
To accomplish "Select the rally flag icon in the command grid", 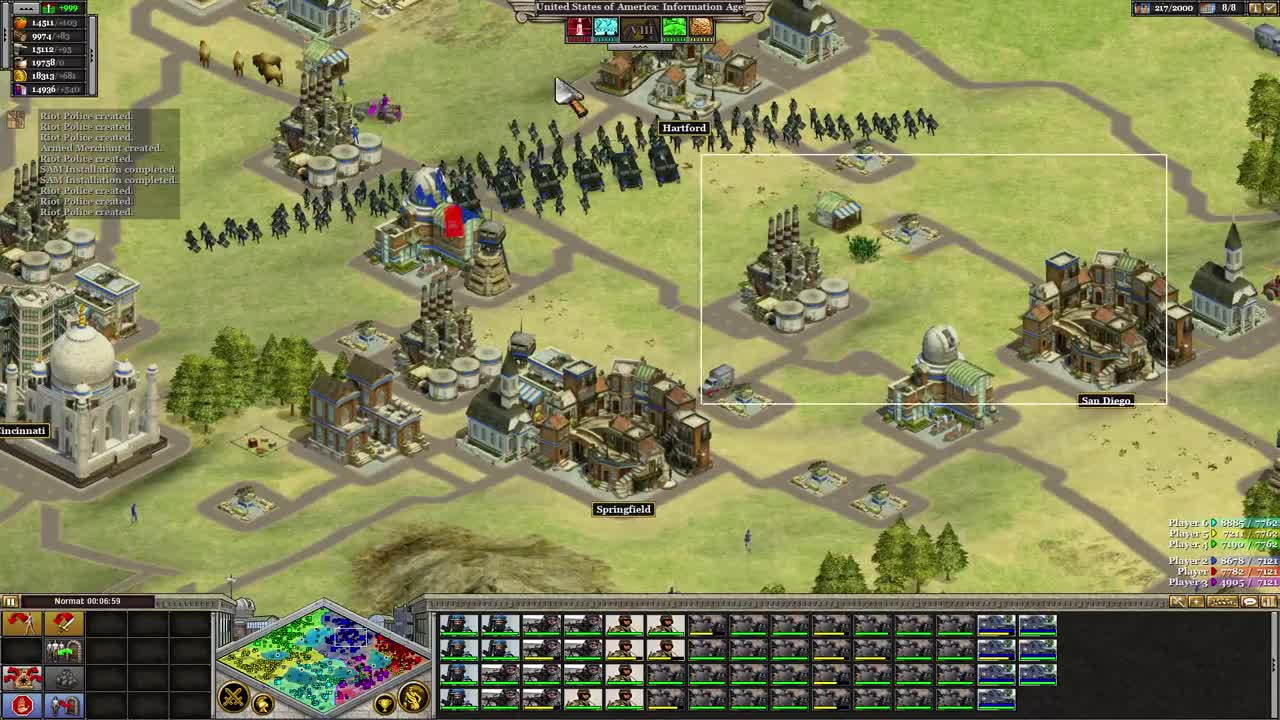I will click(20, 622).
